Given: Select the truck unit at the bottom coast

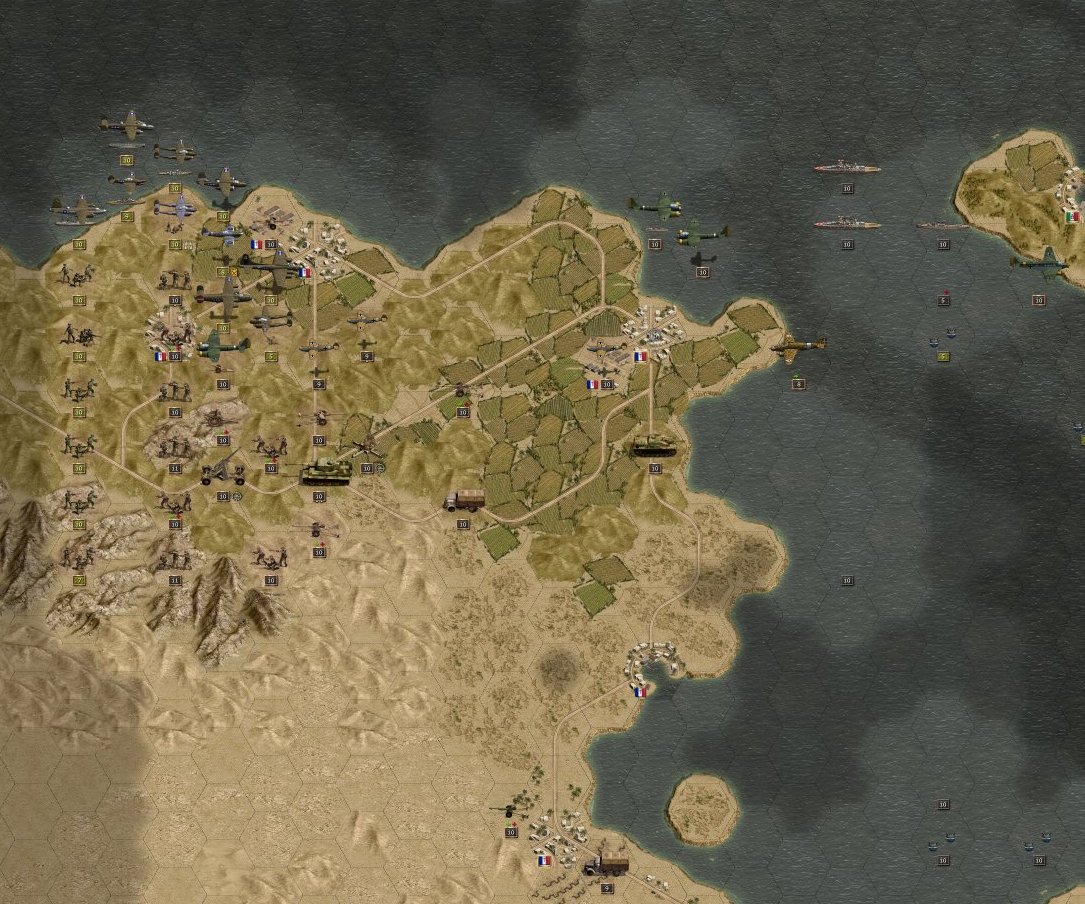Looking at the screenshot, I should 606,863.
